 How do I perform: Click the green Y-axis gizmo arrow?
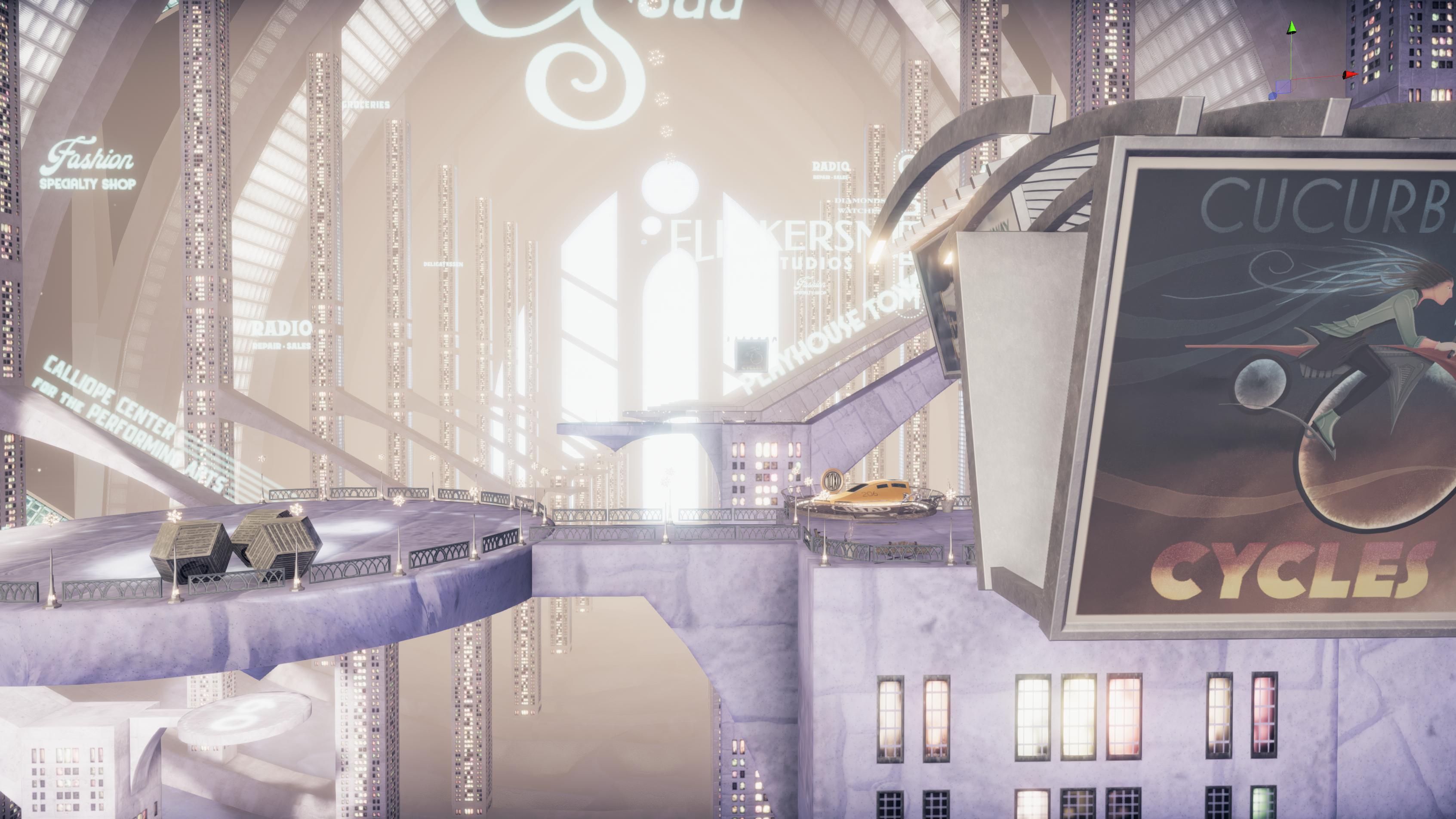click(x=1292, y=28)
